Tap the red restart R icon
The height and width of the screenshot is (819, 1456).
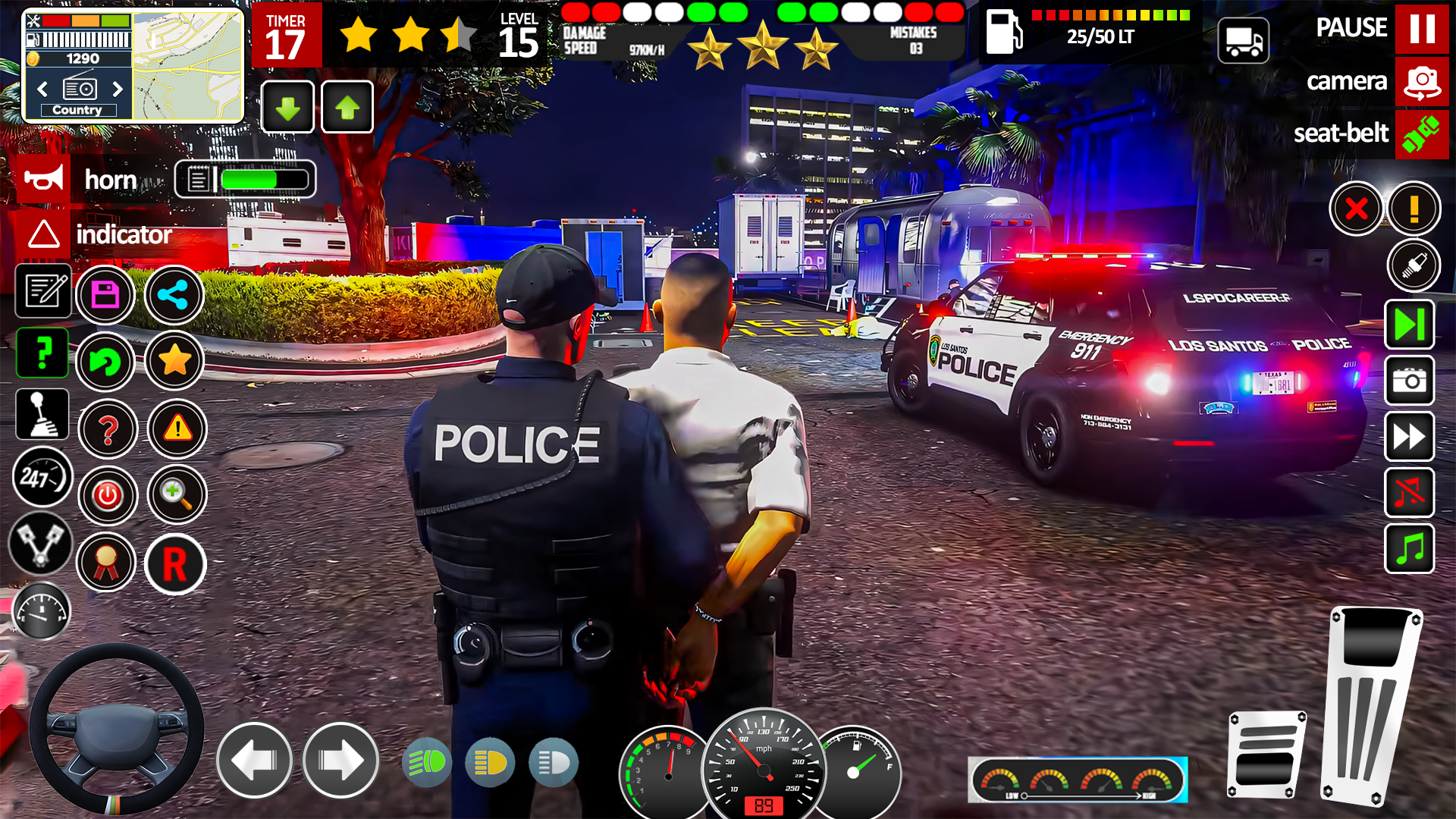click(175, 565)
